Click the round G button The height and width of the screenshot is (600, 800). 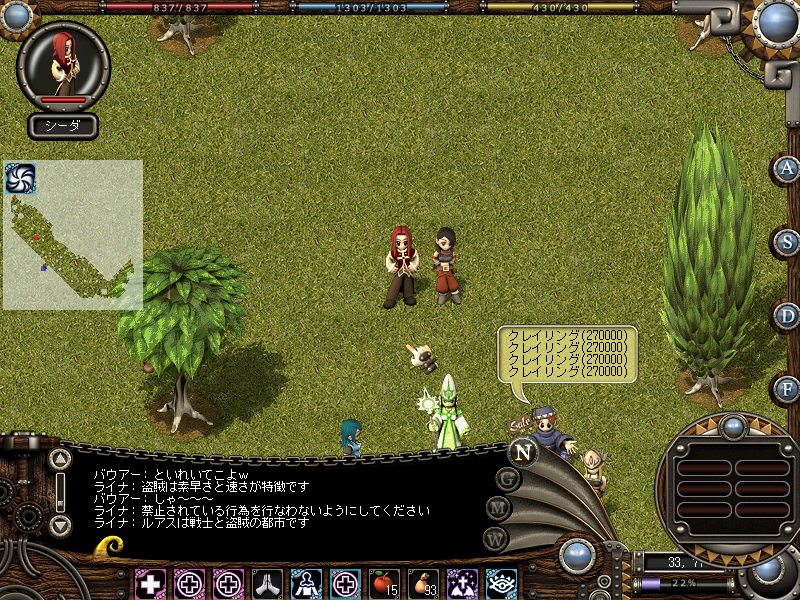509,479
